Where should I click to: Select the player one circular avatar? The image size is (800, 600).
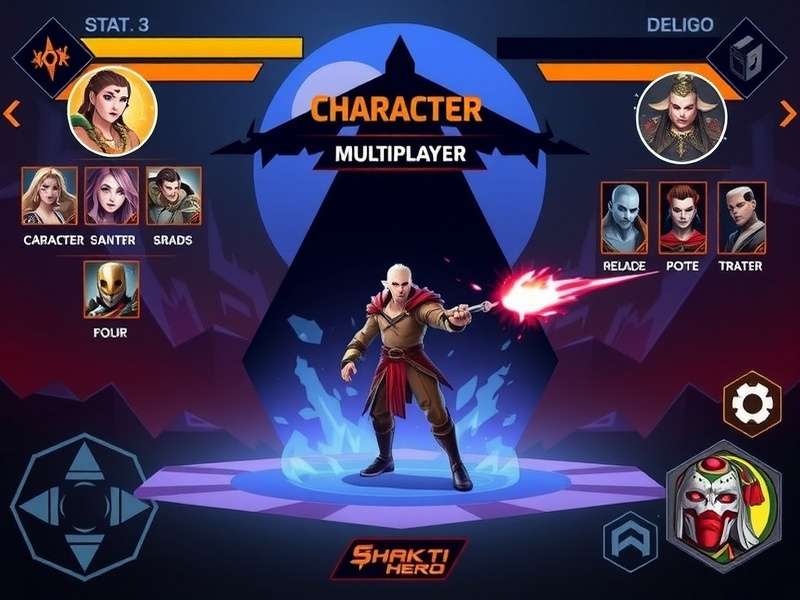point(111,110)
